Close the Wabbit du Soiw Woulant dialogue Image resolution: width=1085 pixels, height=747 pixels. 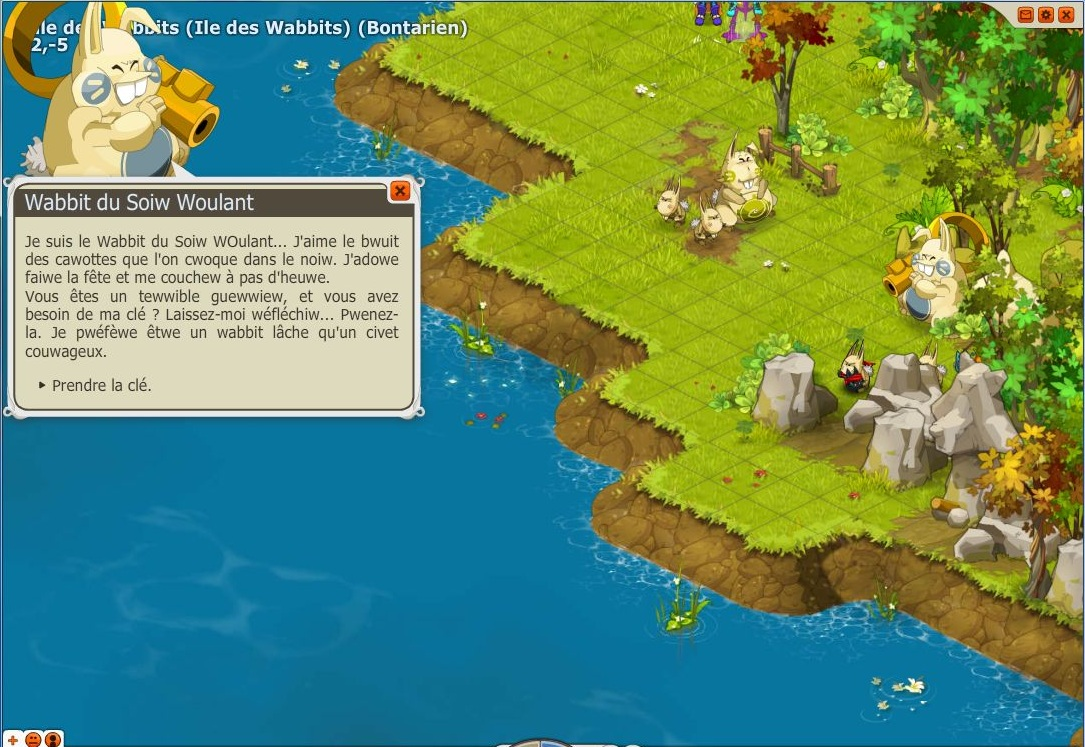coord(400,191)
